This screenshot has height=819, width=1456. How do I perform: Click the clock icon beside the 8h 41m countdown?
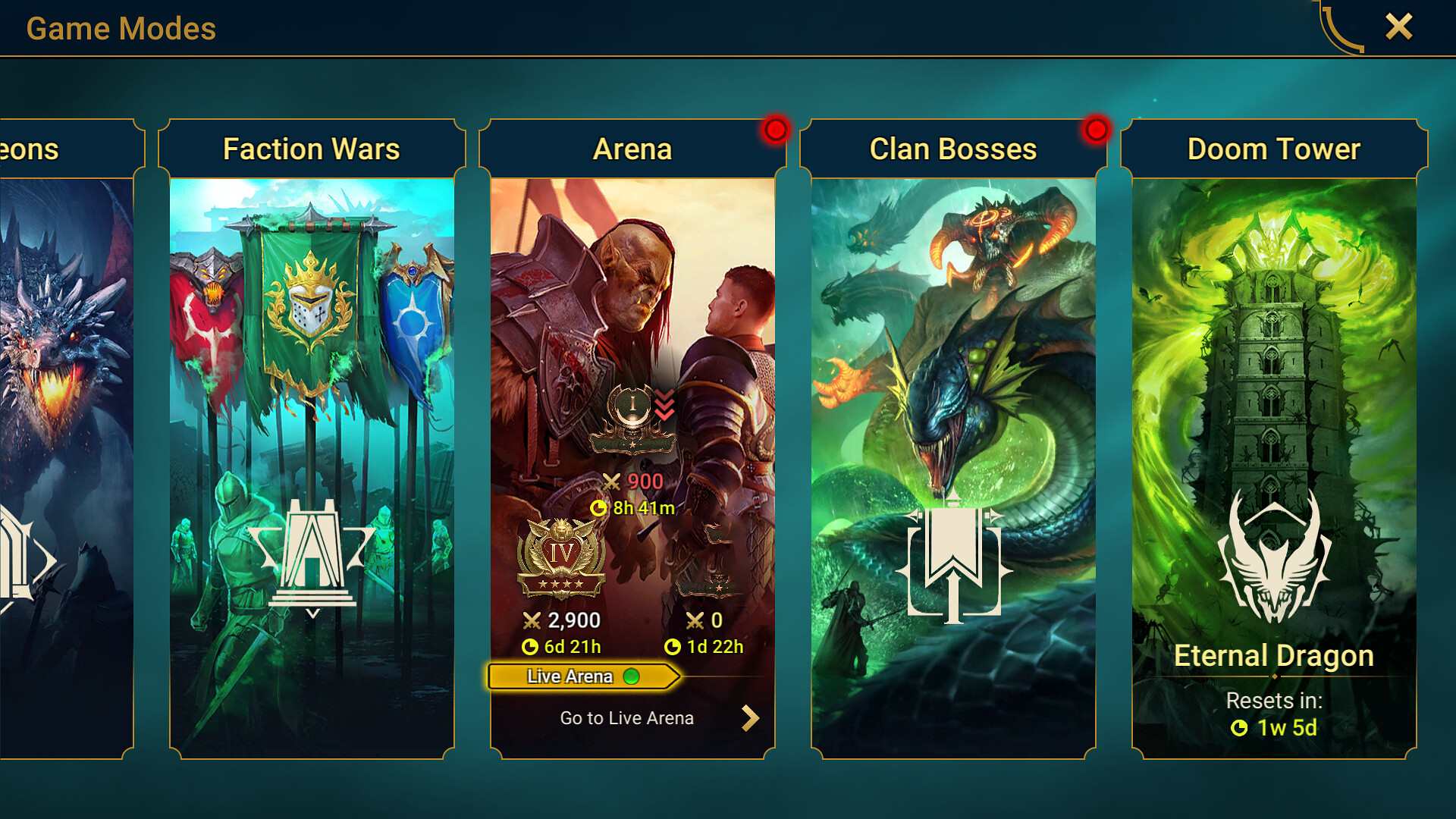pos(599,508)
